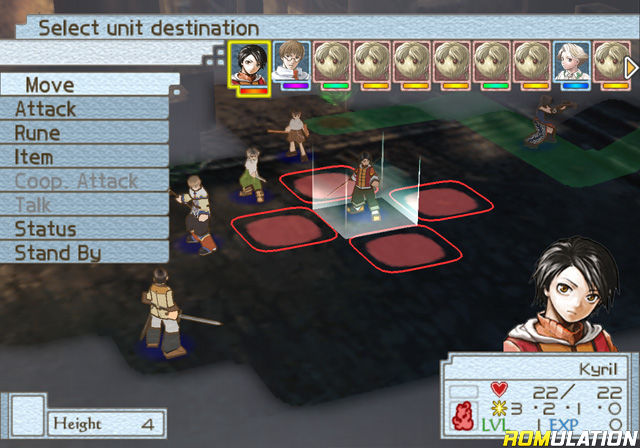This screenshot has height=448, width=640.
Task: Choose Stand By to end the turn
Action: [x=60, y=253]
